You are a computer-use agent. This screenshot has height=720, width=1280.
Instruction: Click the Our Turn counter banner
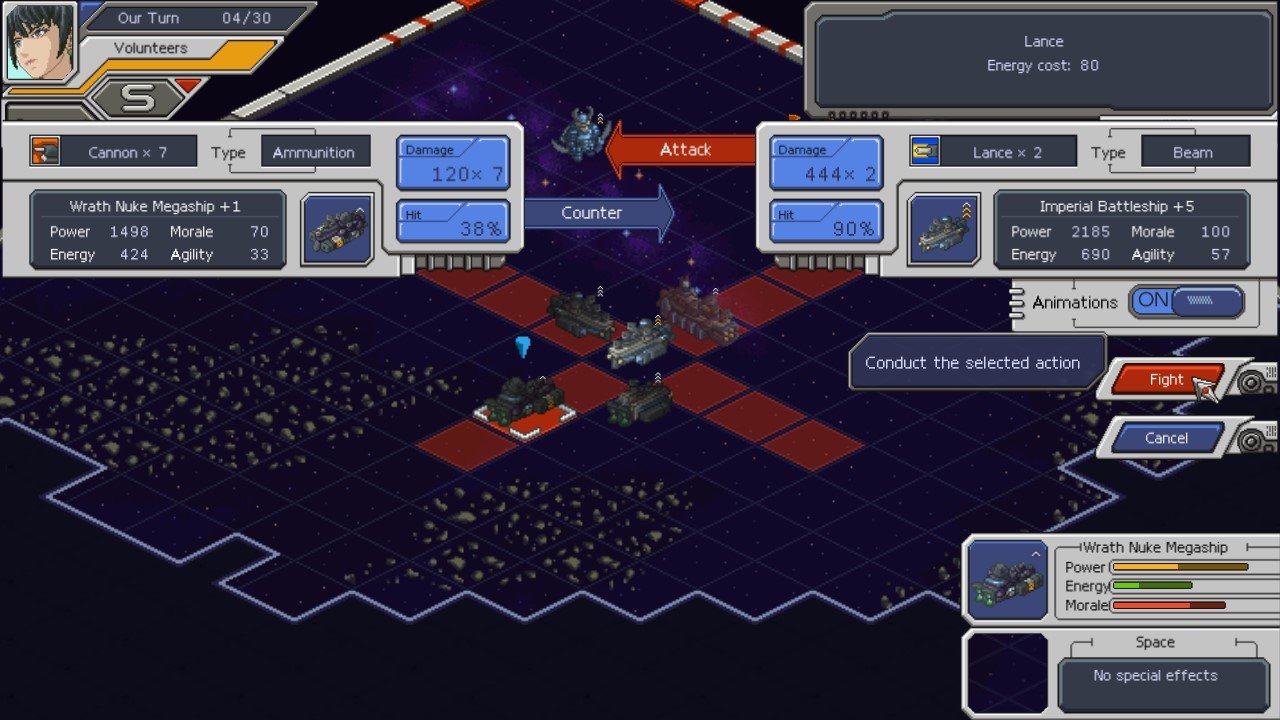180,17
